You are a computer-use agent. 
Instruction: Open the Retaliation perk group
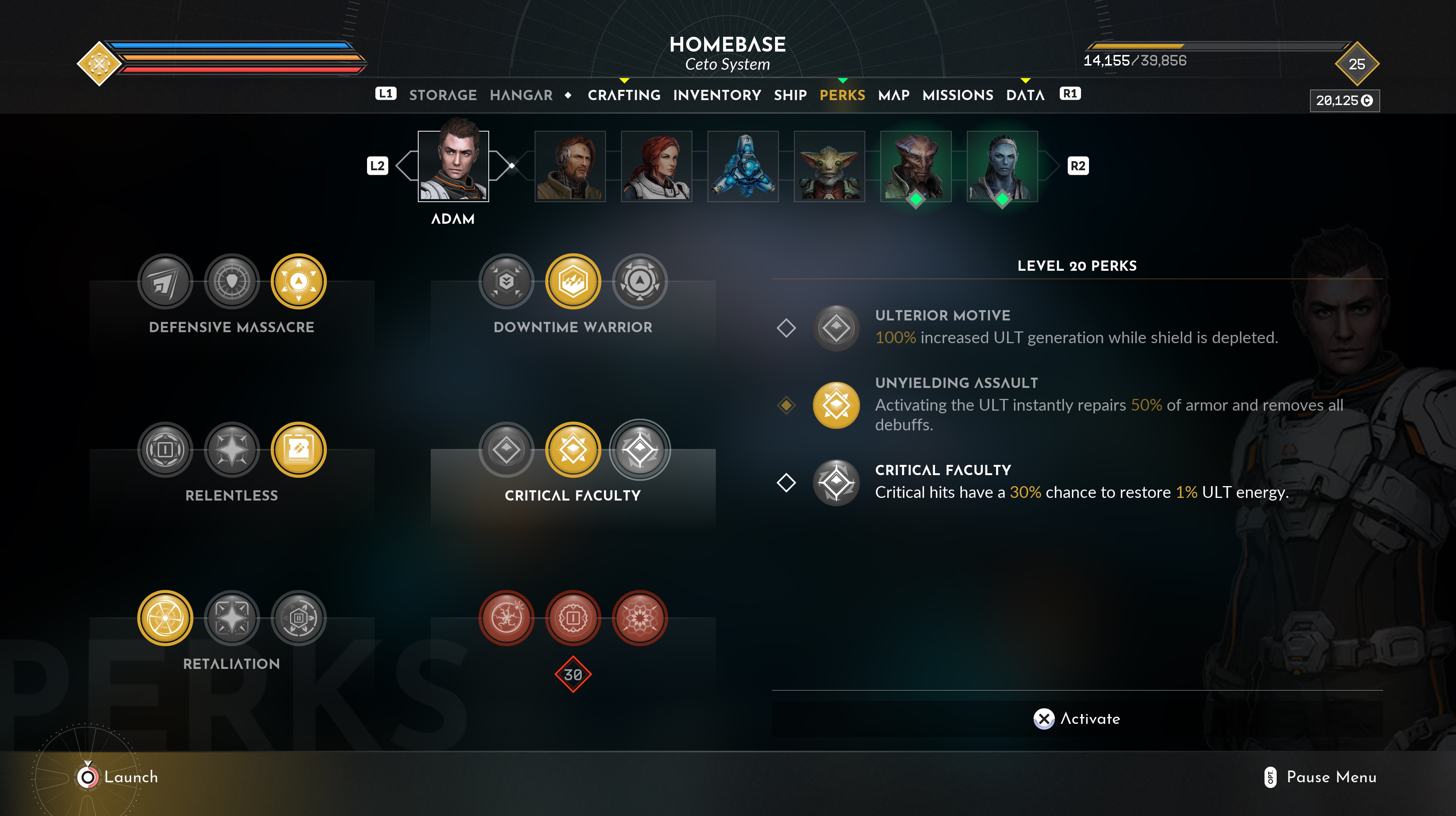[232, 664]
